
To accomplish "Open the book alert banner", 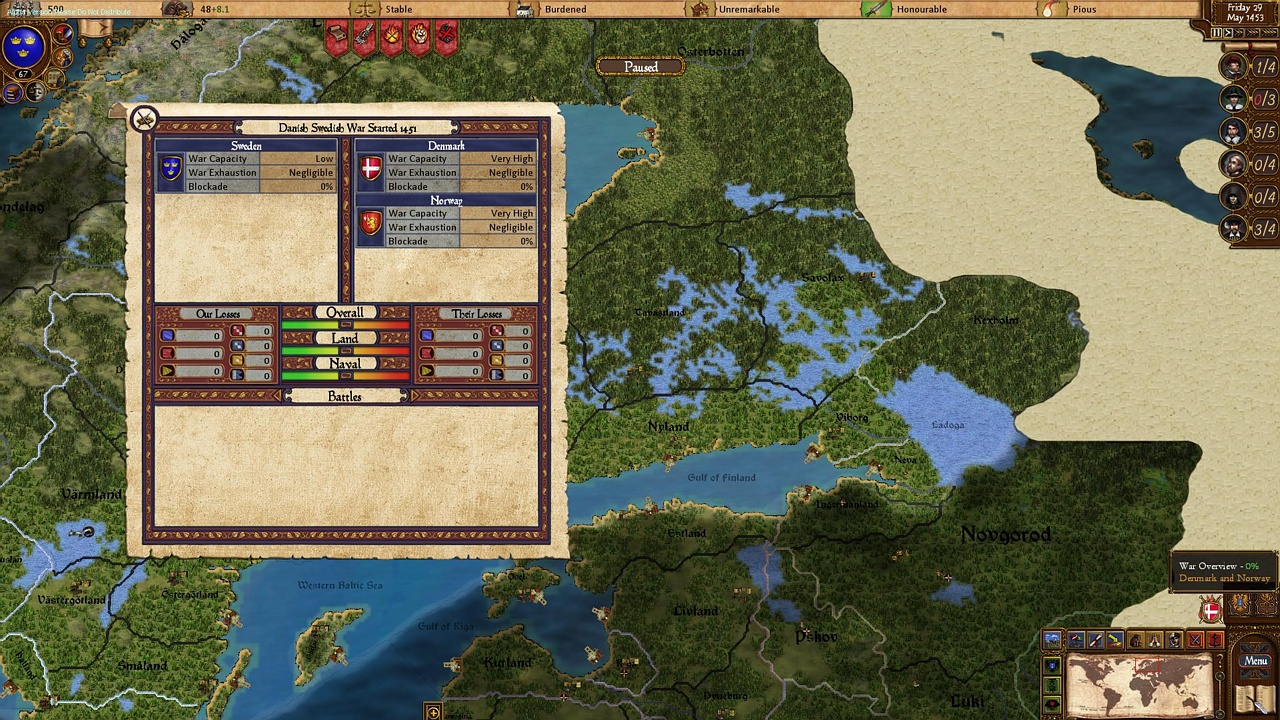I will (x=337, y=37).
